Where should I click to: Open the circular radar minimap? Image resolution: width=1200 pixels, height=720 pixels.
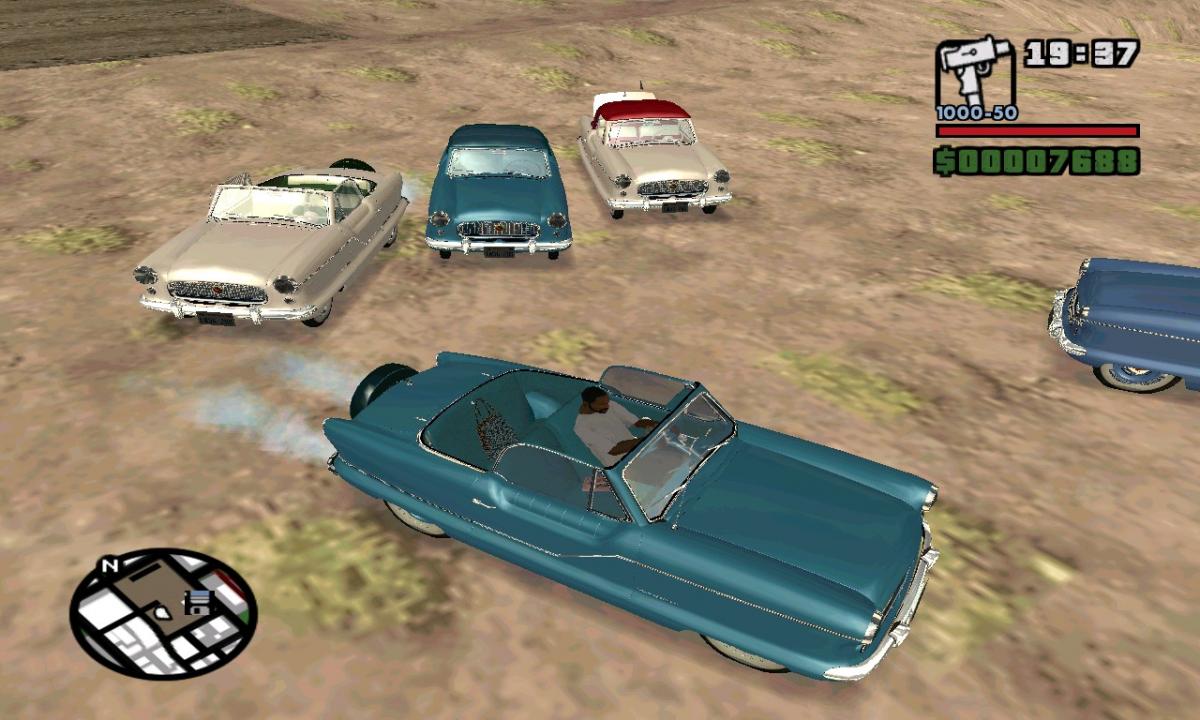click(163, 613)
